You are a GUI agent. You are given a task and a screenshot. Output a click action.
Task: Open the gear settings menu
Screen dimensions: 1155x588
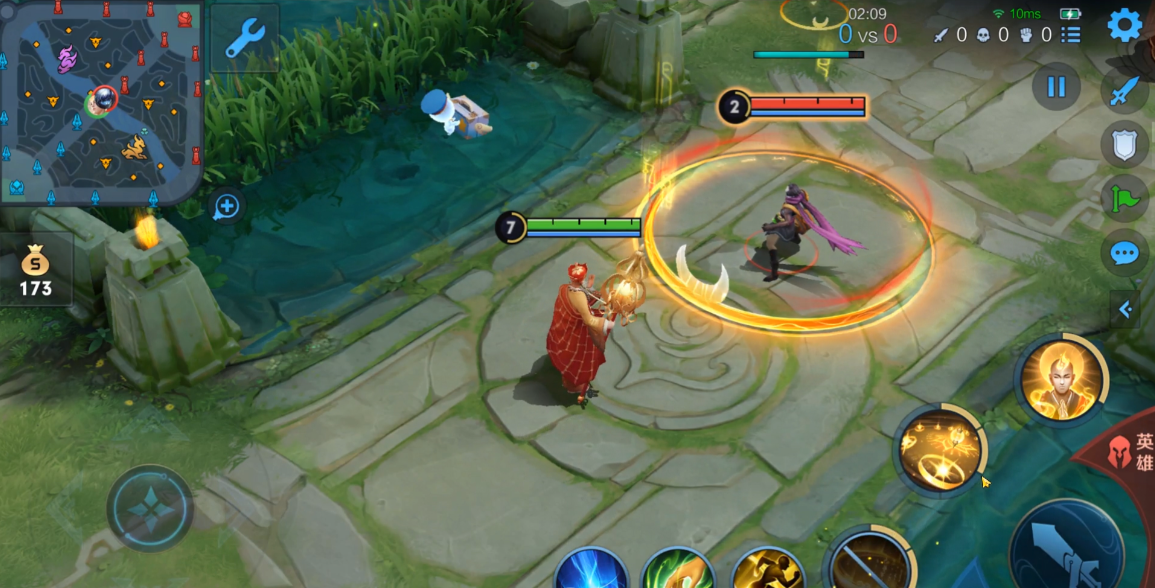pos(1125,25)
